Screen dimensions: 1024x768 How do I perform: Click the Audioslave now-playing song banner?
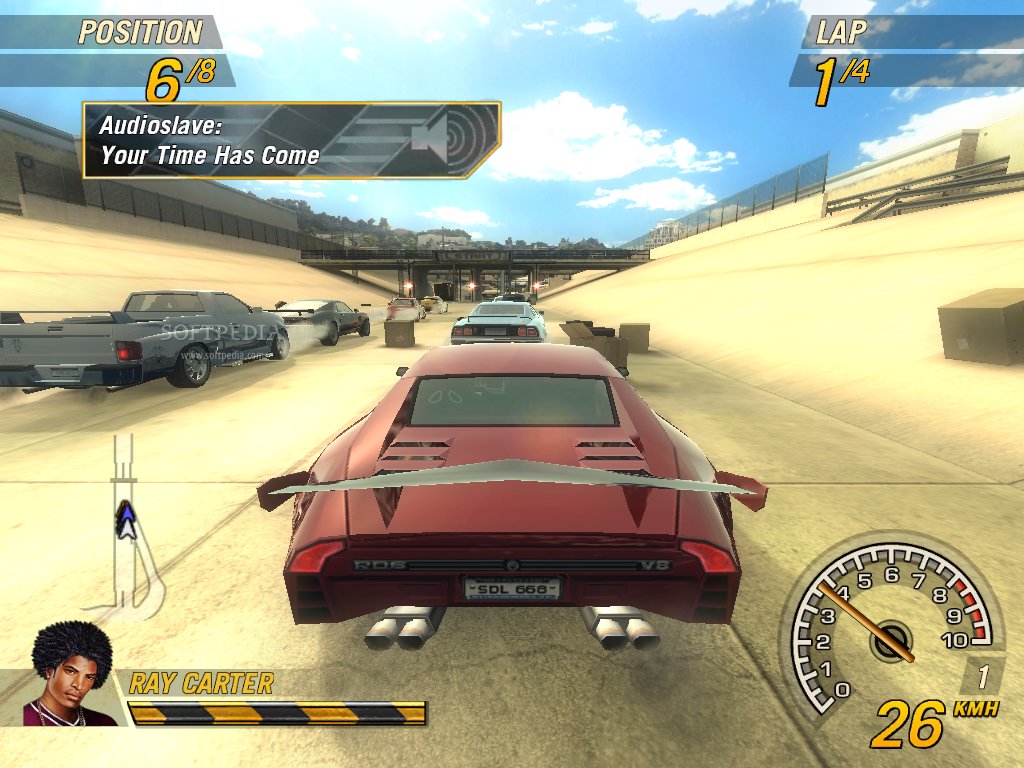click(x=290, y=140)
